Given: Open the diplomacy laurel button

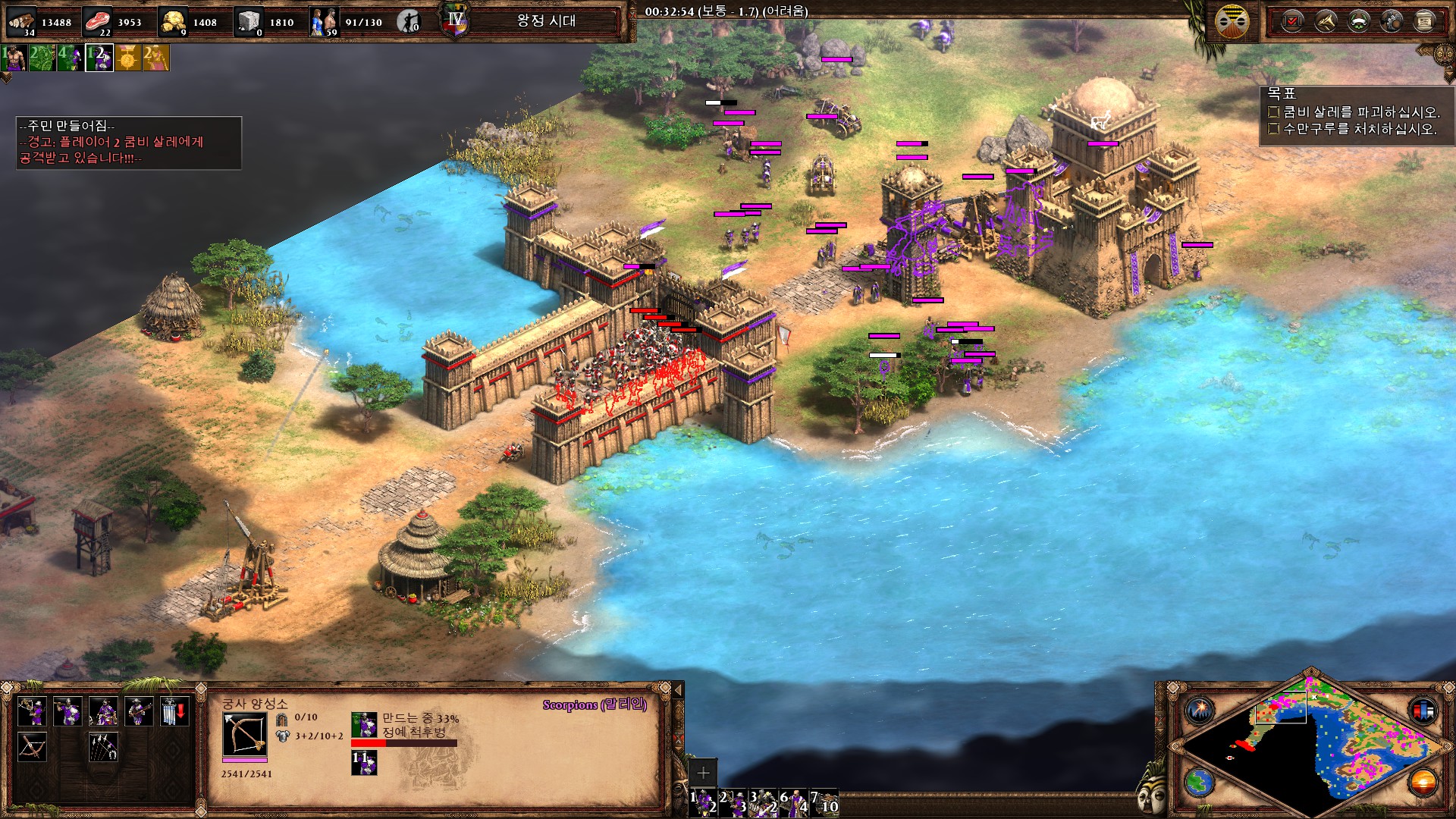Looking at the screenshot, I should click(x=1358, y=21).
